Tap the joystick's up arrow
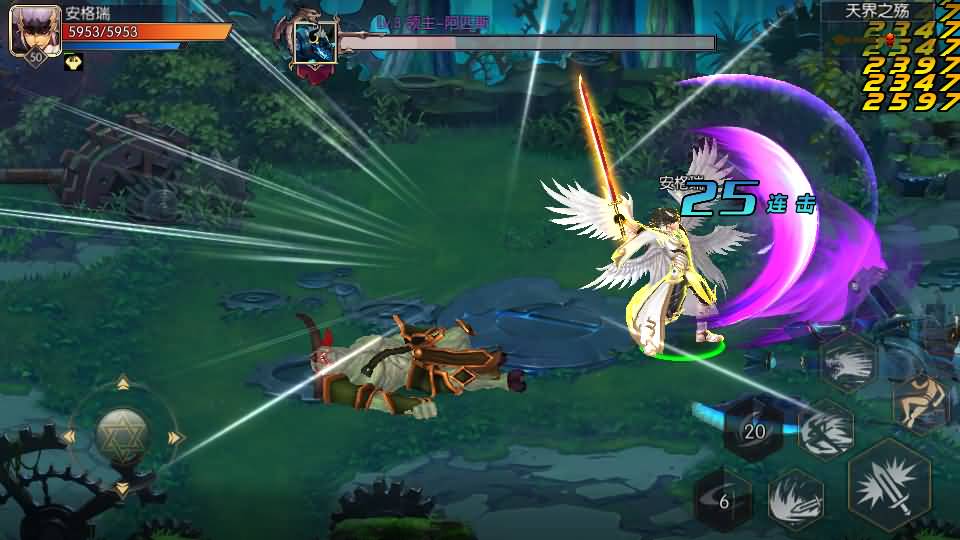 pyautogui.click(x=122, y=383)
